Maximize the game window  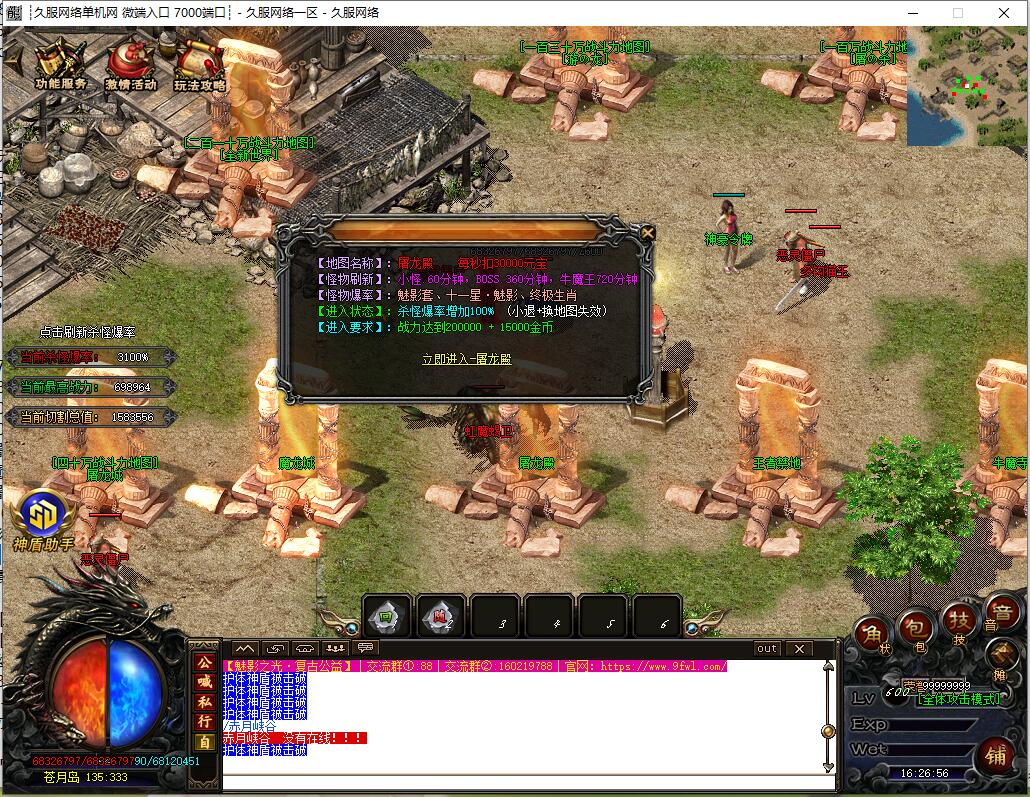coord(957,13)
